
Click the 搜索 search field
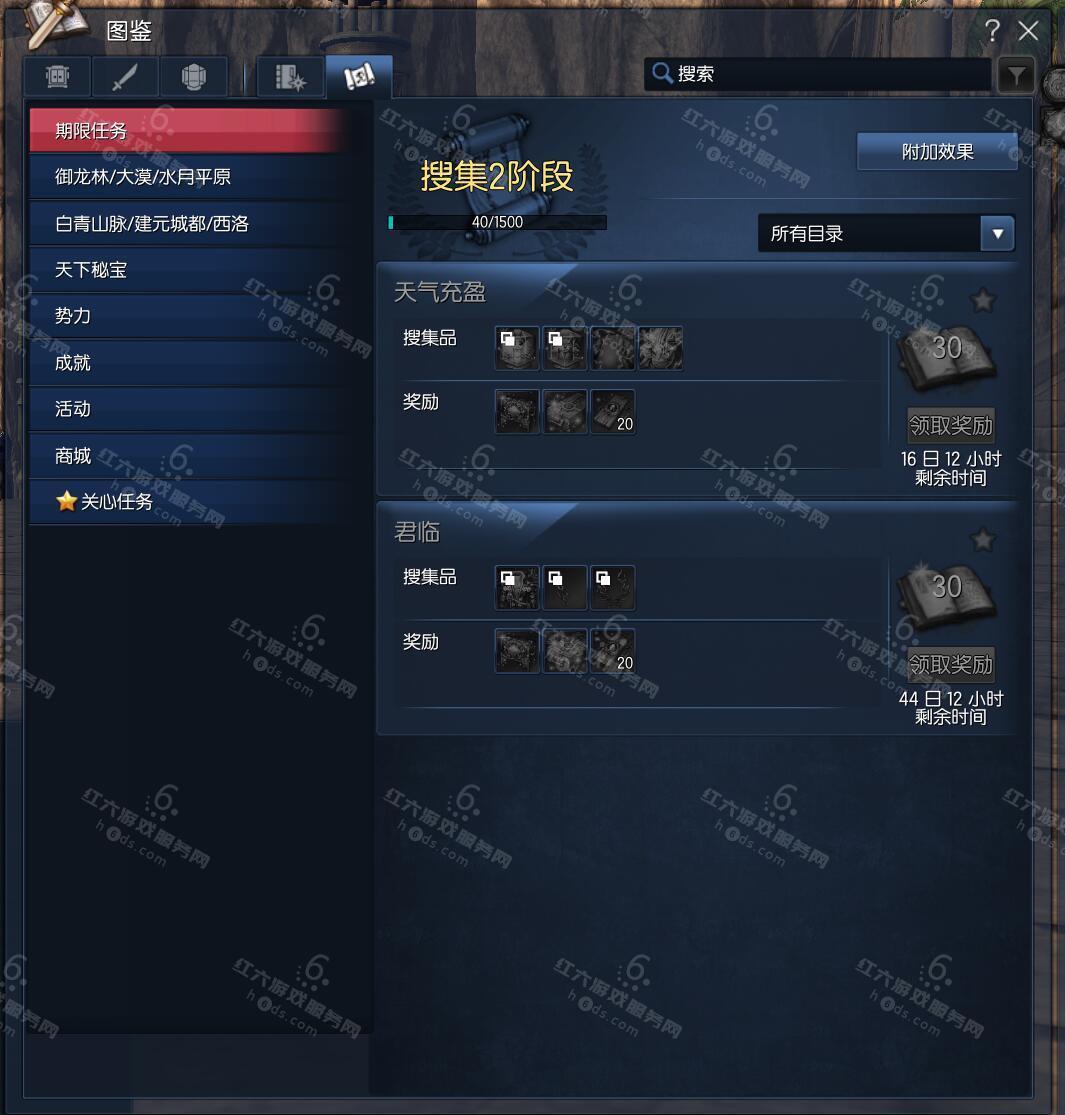[x=820, y=74]
